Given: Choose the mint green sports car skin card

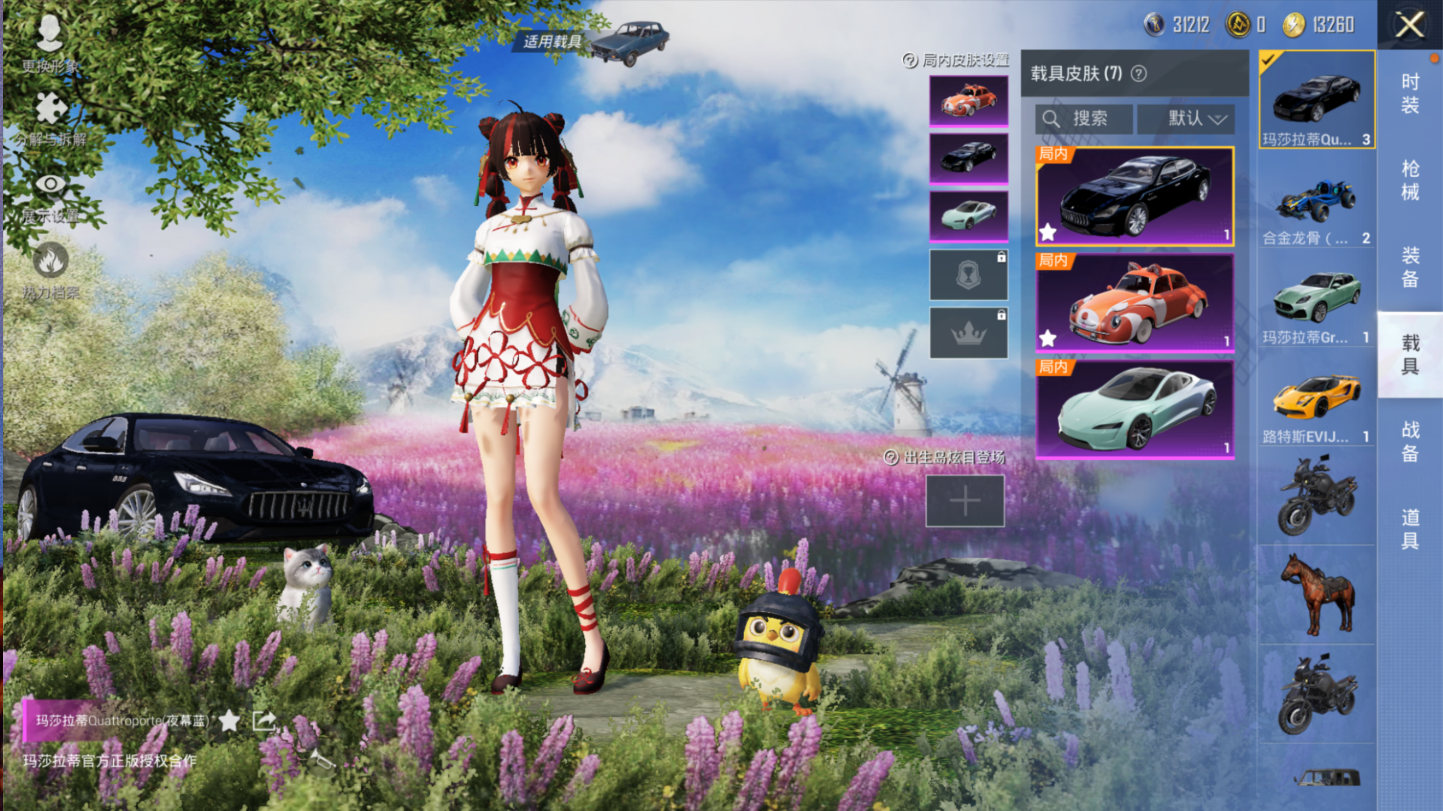Looking at the screenshot, I should point(1134,409).
